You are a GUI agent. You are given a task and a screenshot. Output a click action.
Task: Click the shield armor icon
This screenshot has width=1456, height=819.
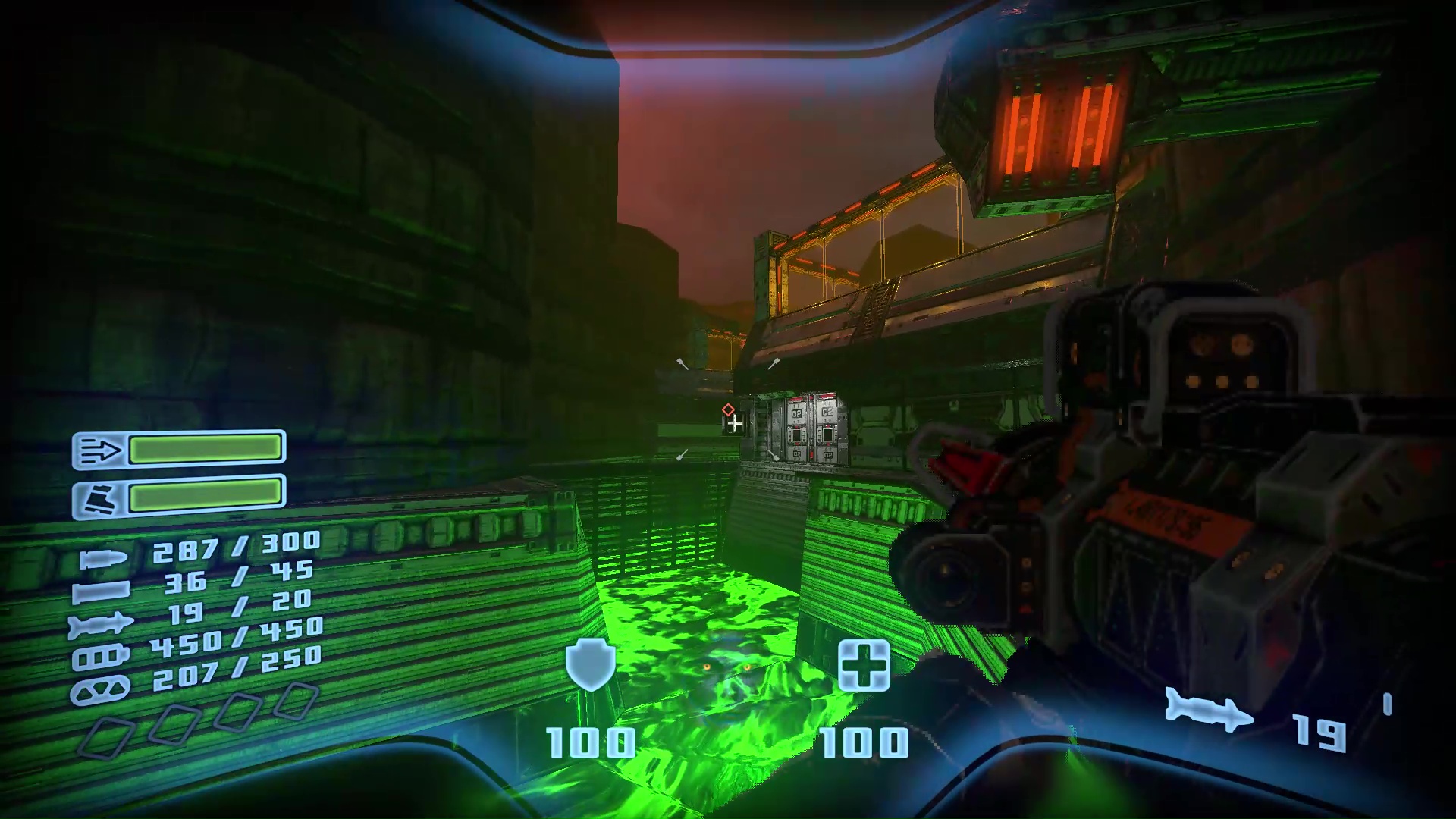pyautogui.click(x=590, y=666)
